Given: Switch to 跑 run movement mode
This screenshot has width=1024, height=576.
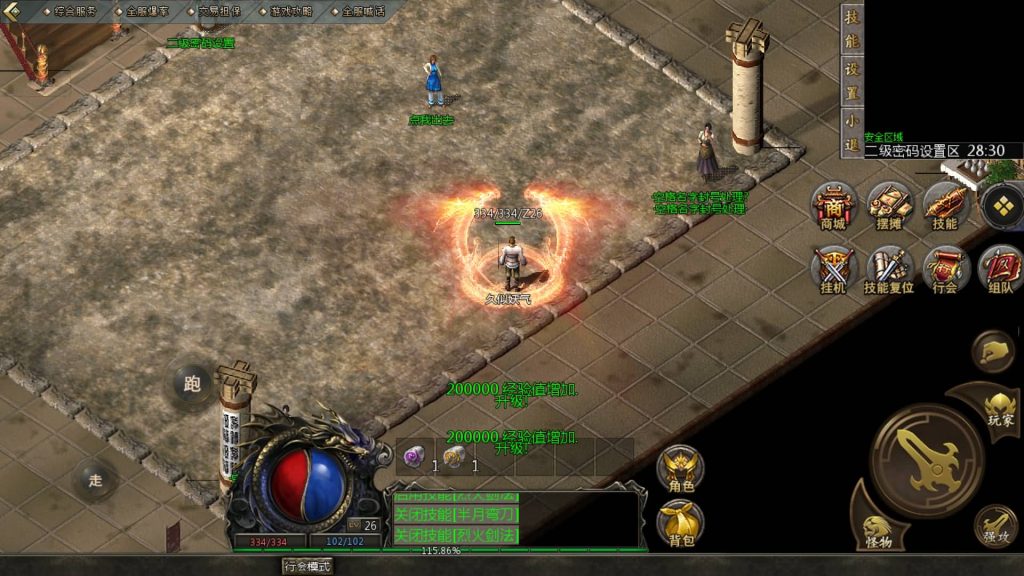Looking at the screenshot, I should pos(192,383).
